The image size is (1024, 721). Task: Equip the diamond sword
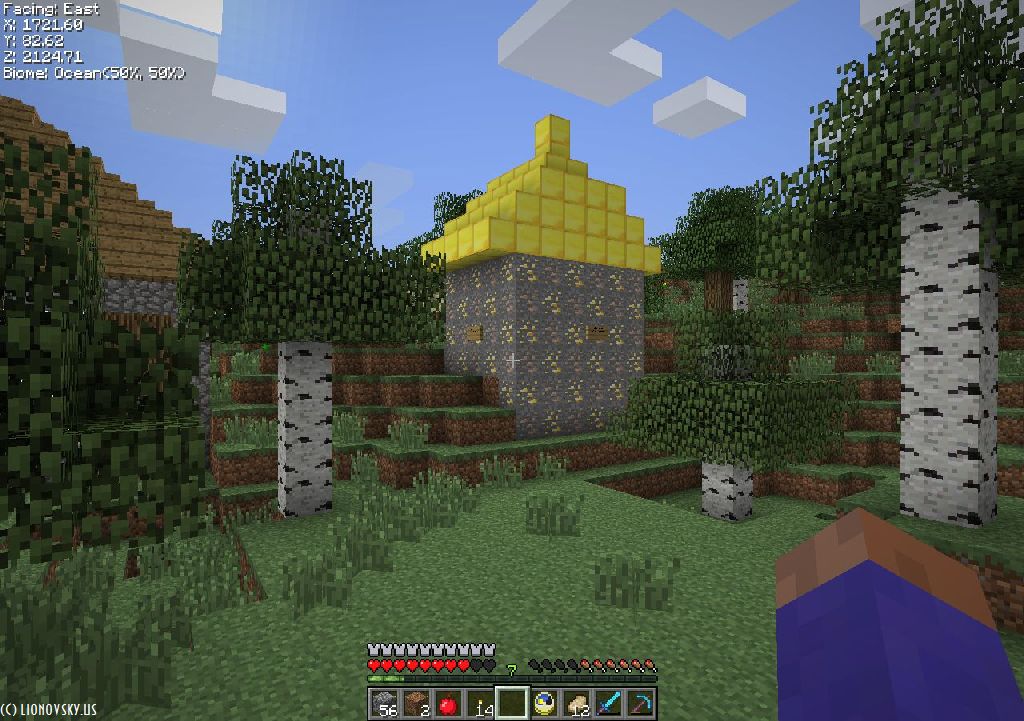tap(608, 703)
